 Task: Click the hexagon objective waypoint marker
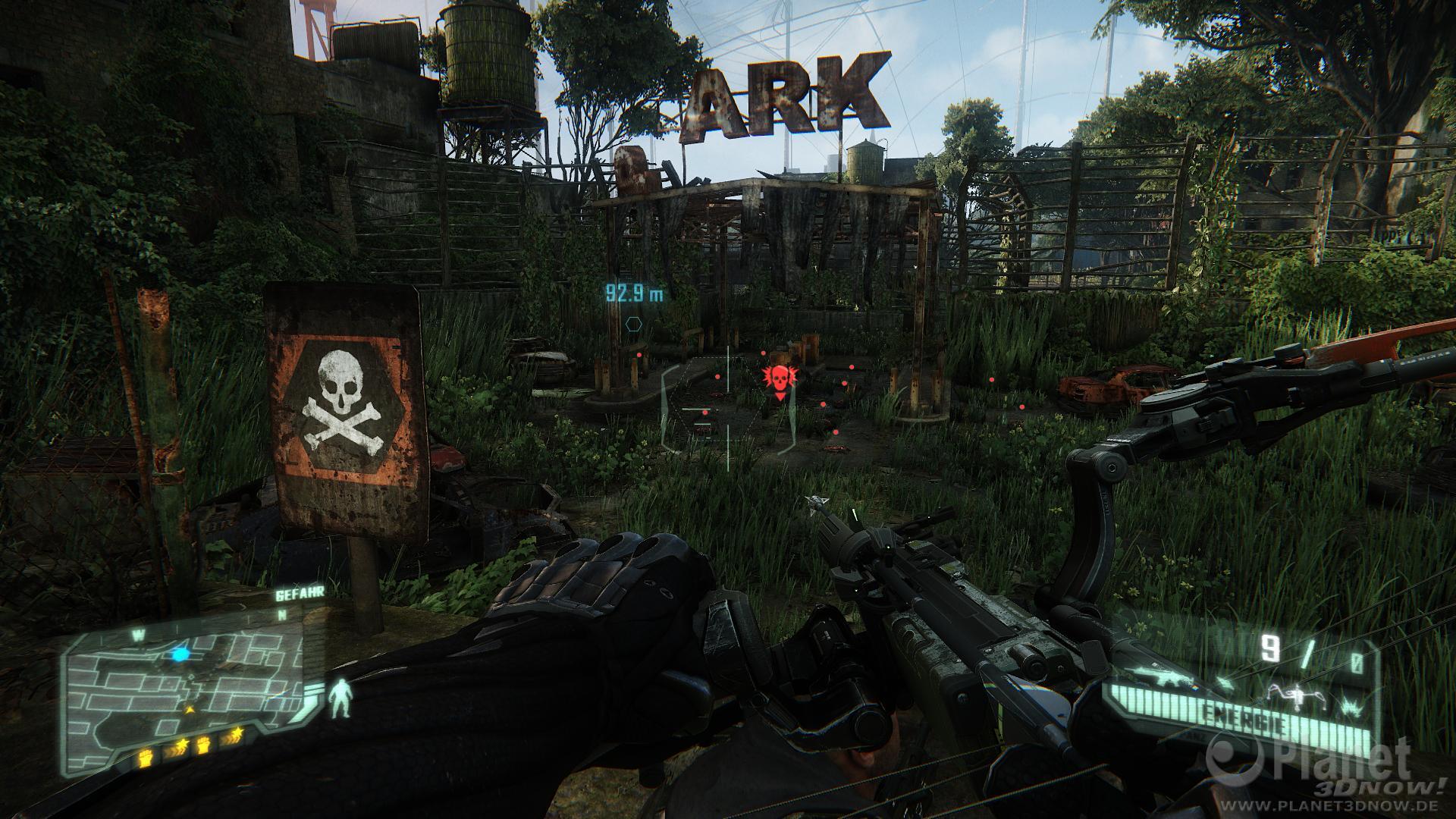pyautogui.click(x=634, y=324)
